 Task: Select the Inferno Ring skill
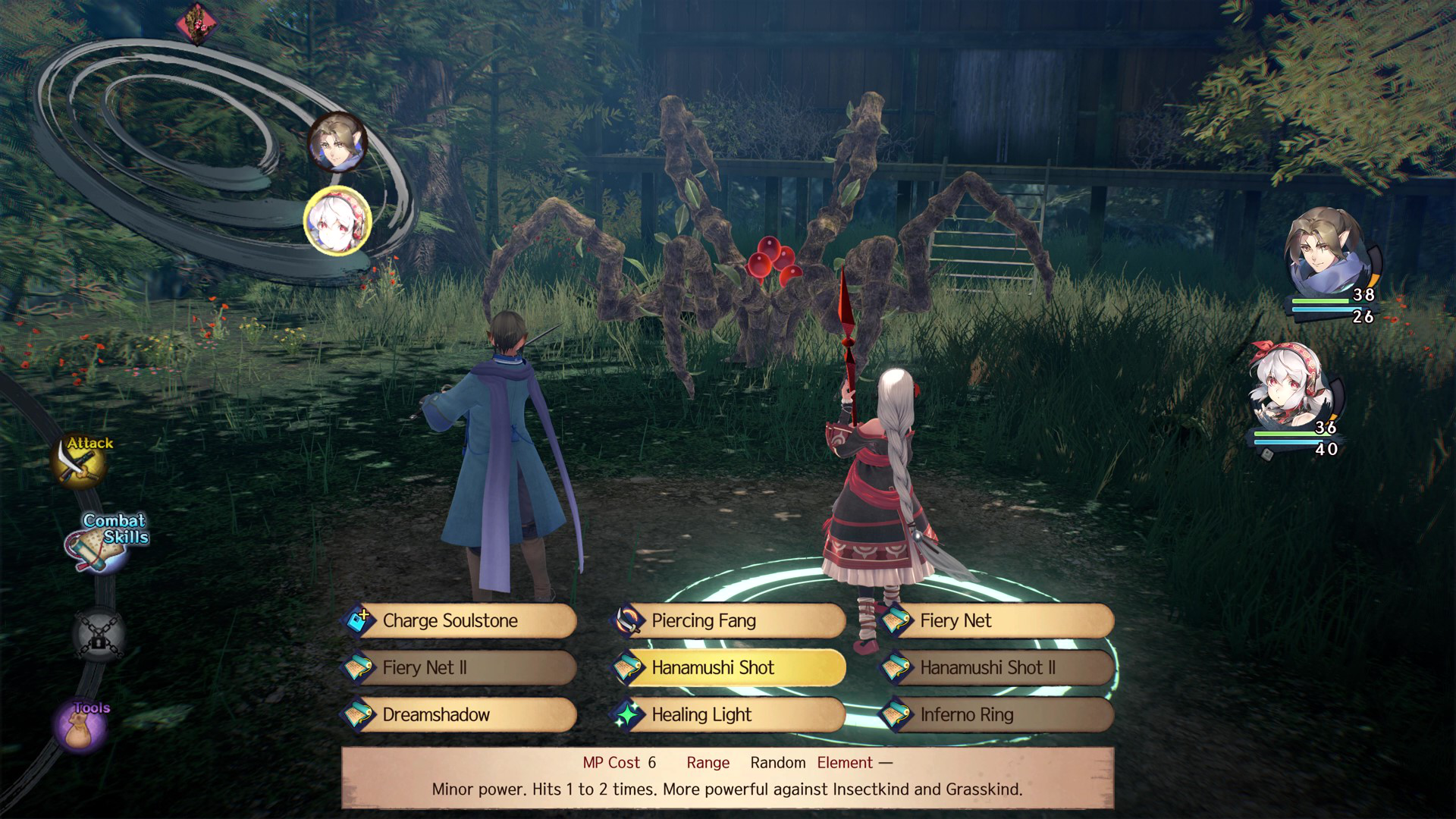[x=998, y=715]
